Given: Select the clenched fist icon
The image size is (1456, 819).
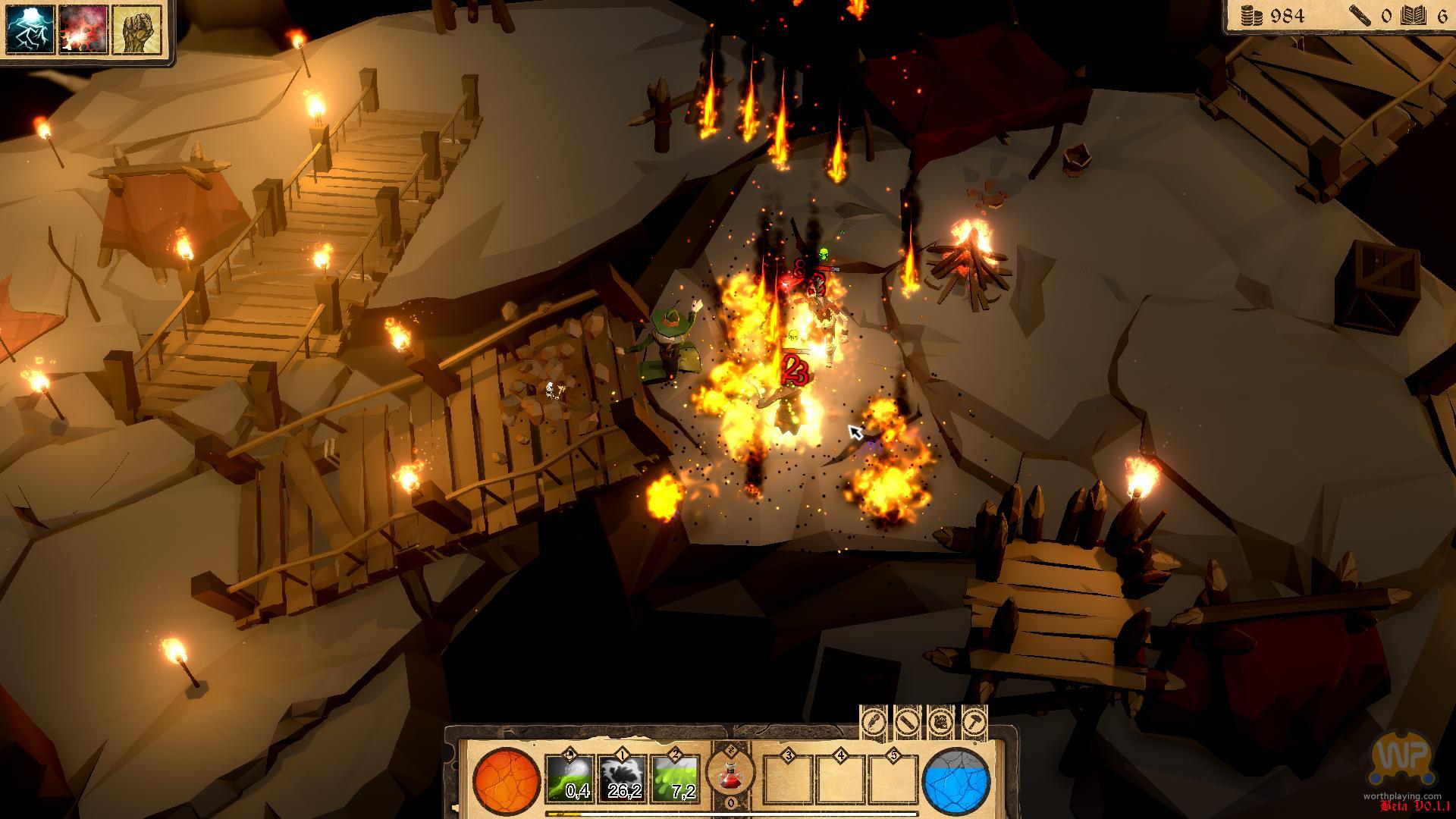Looking at the screenshot, I should (x=136, y=30).
